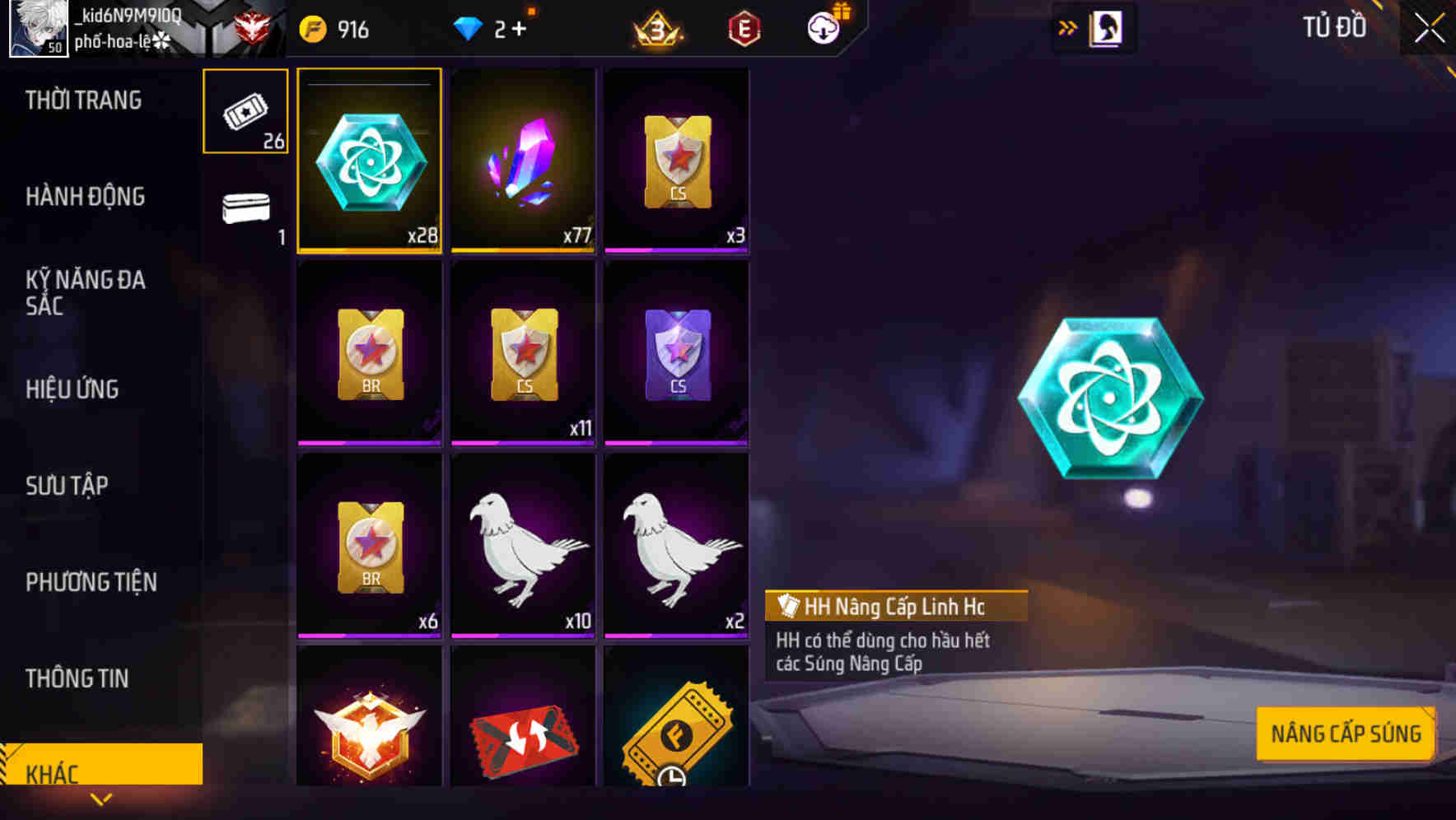The image size is (1456, 820).
Task: Select the ticket filter showing 26
Action: click(x=244, y=113)
